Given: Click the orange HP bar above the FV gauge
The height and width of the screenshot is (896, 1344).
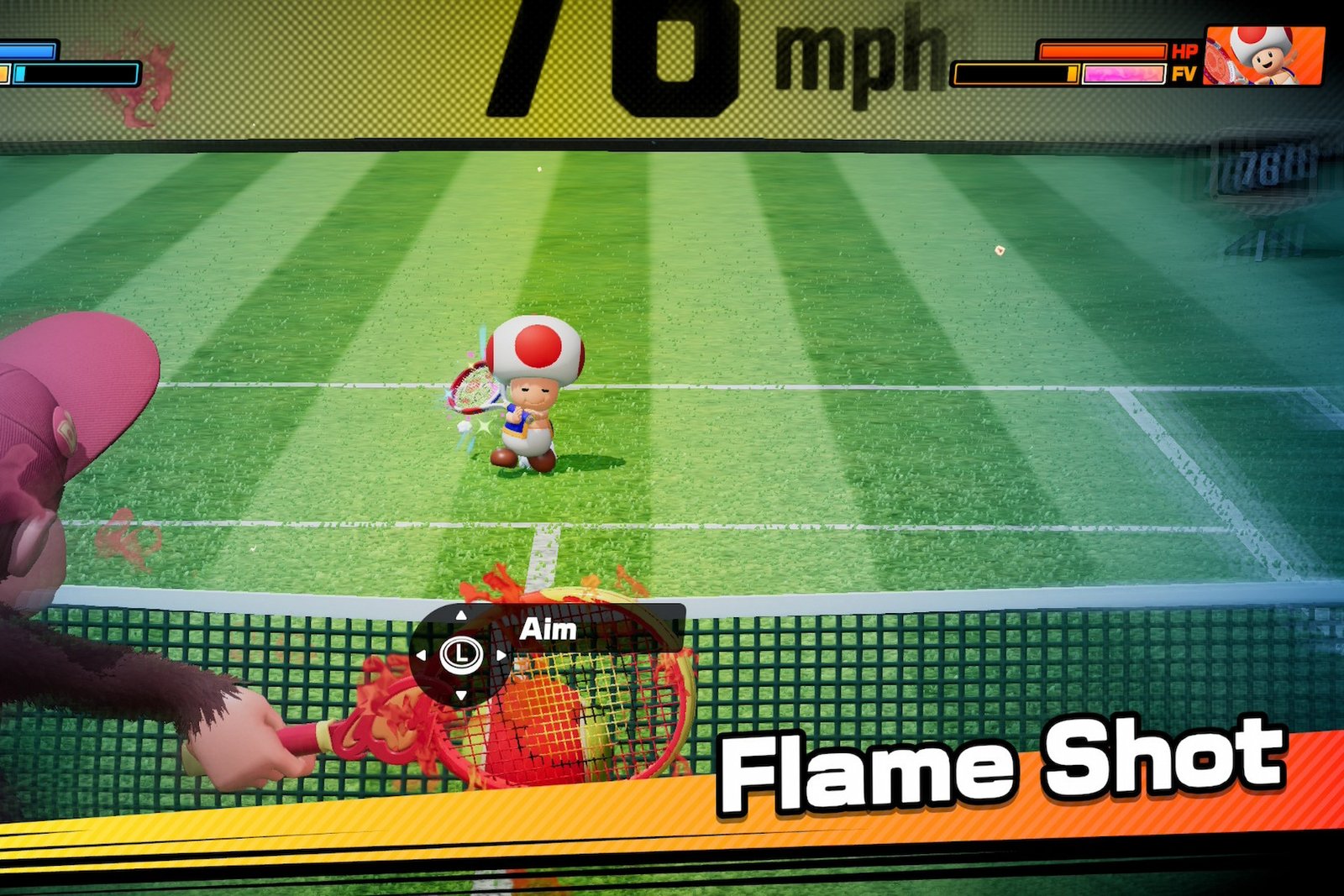Looking at the screenshot, I should pos(1103,52).
